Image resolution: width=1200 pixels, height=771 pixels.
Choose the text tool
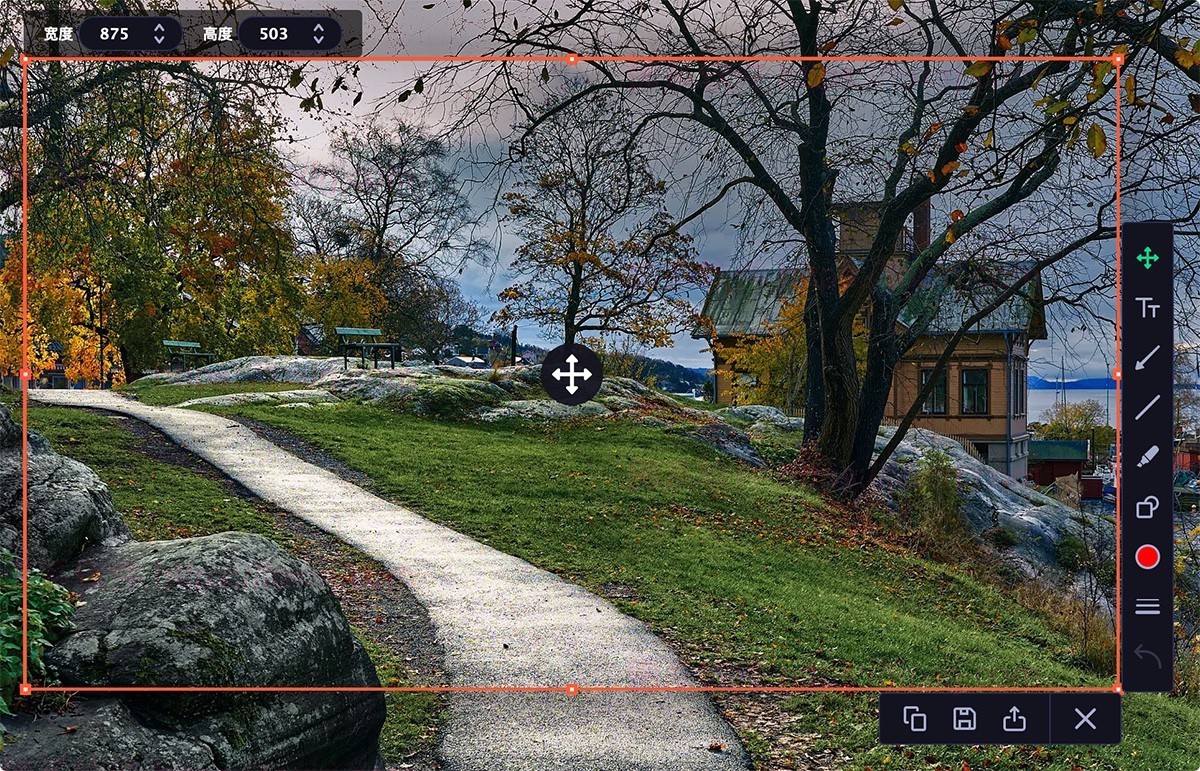1147,308
